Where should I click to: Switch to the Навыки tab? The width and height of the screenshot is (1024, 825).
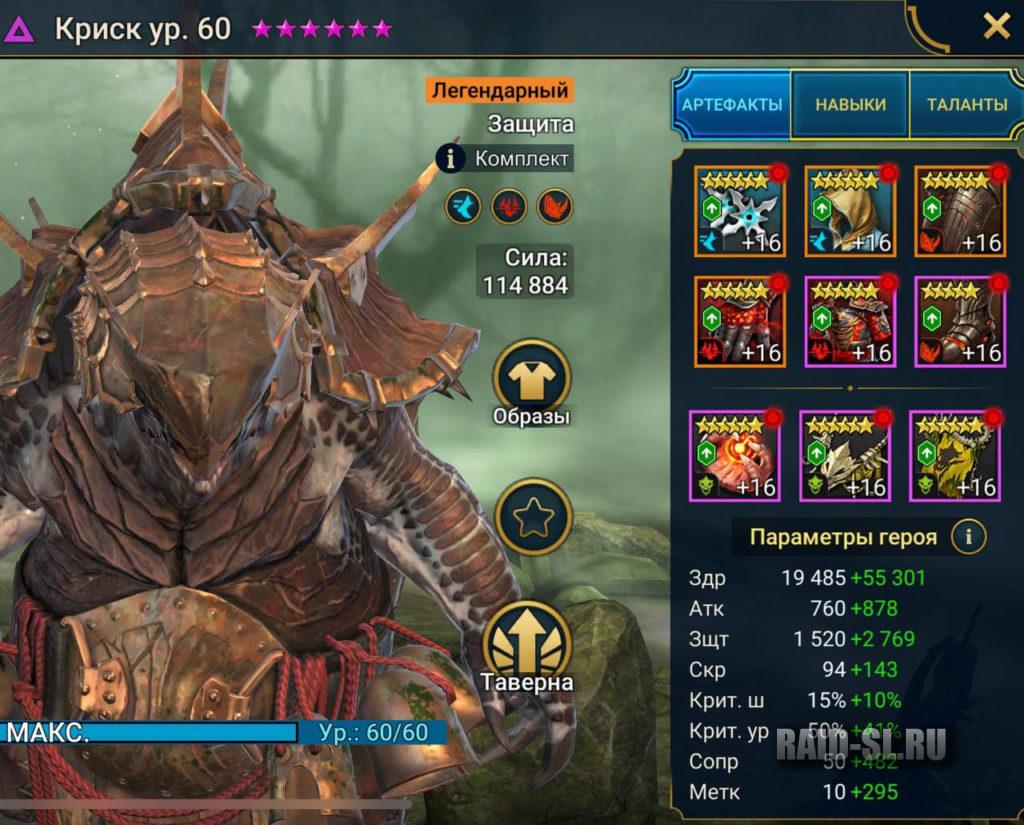coord(850,104)
